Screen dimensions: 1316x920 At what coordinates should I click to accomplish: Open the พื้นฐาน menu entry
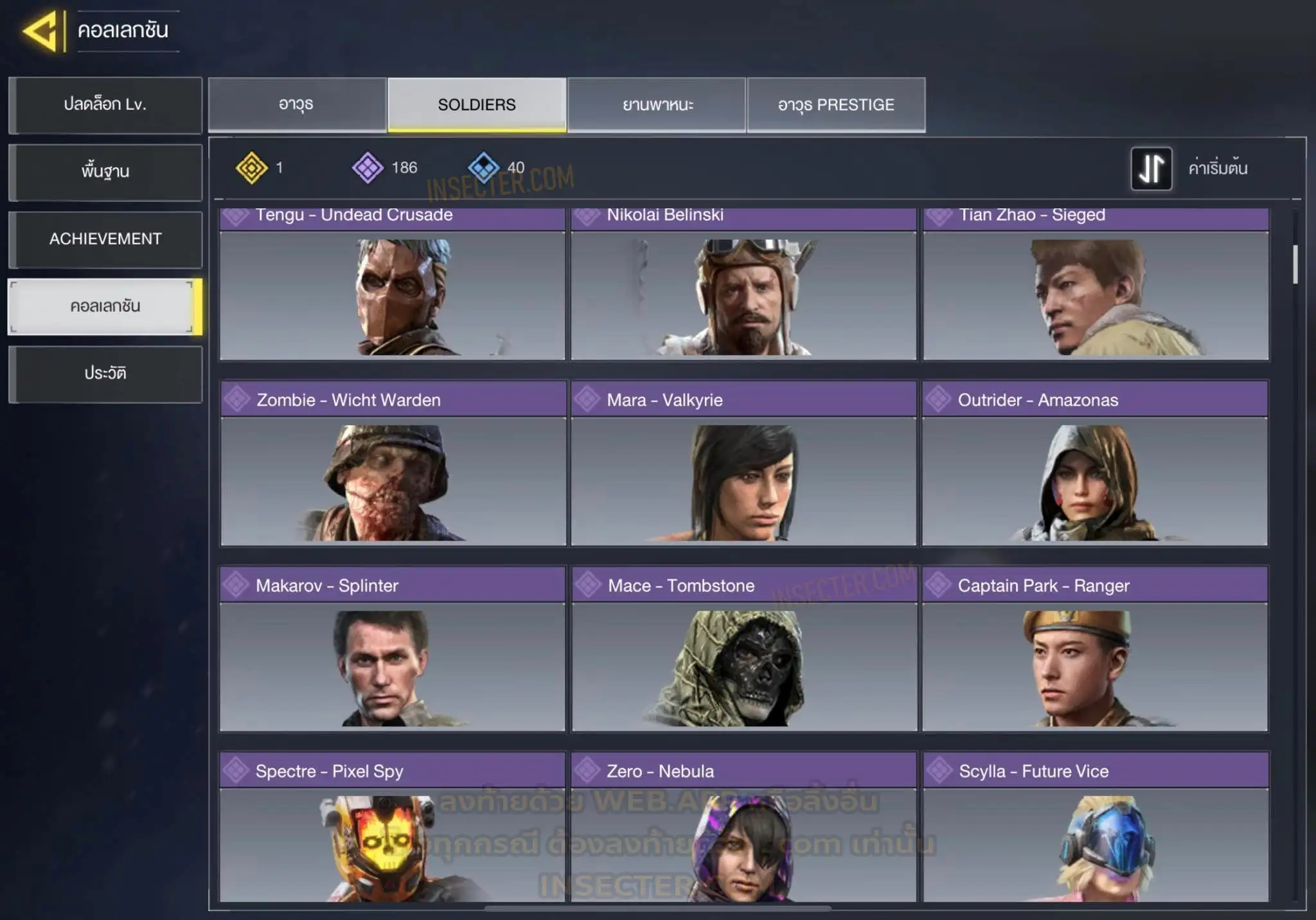click(105, 172)
